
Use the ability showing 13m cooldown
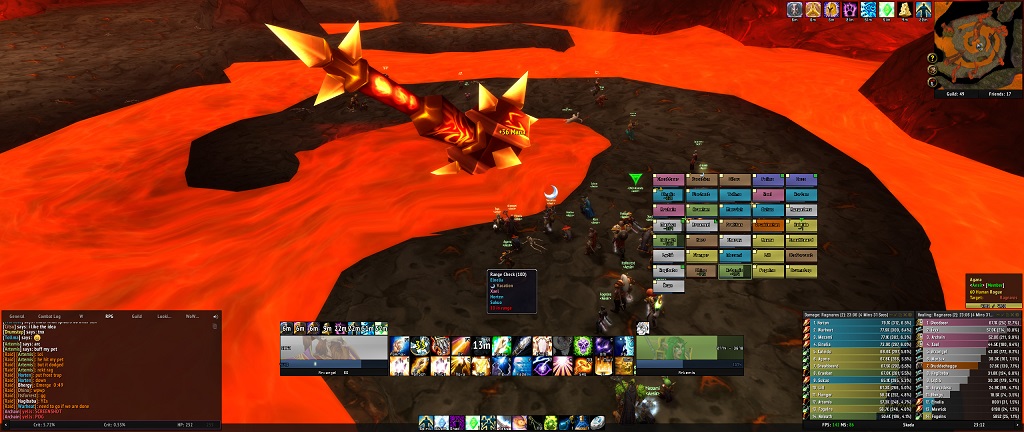pos(482,345)
